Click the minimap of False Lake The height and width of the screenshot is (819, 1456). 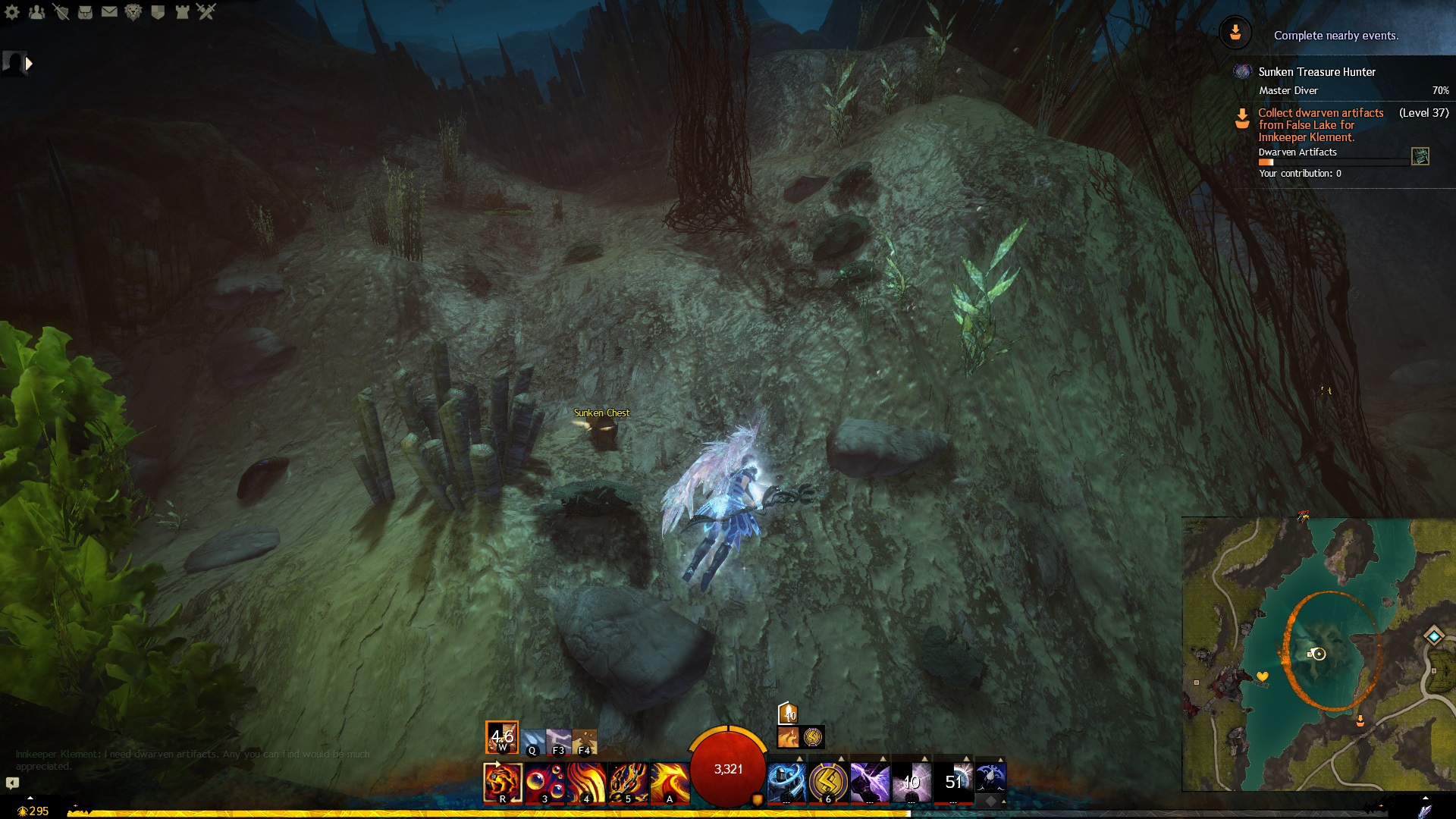[1318, 654]
